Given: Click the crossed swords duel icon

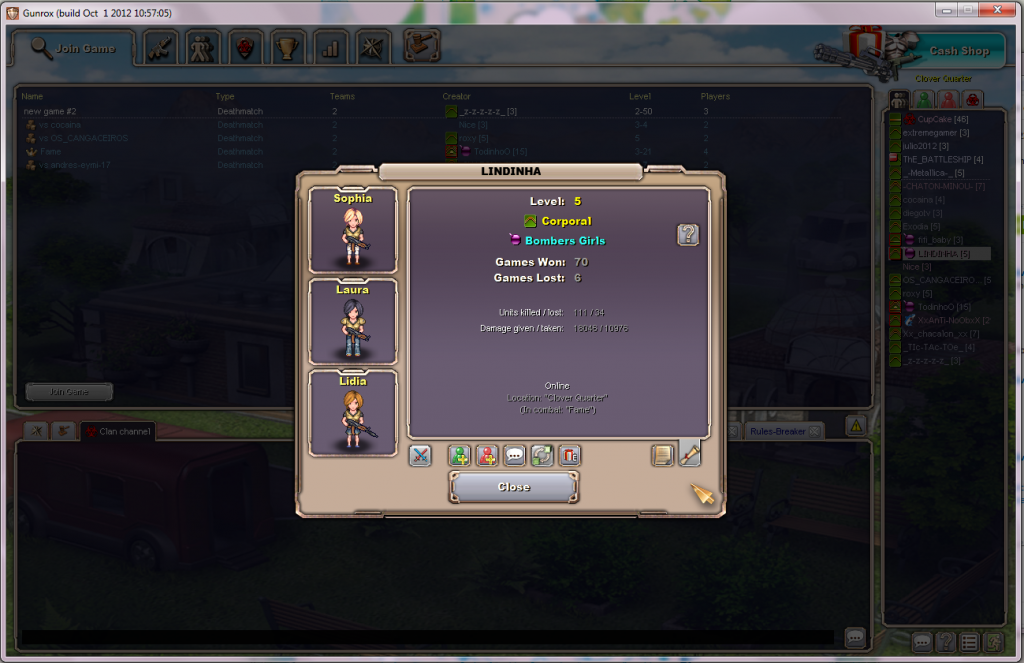Looking at the screenshot, I should click(x=421, y=456).
